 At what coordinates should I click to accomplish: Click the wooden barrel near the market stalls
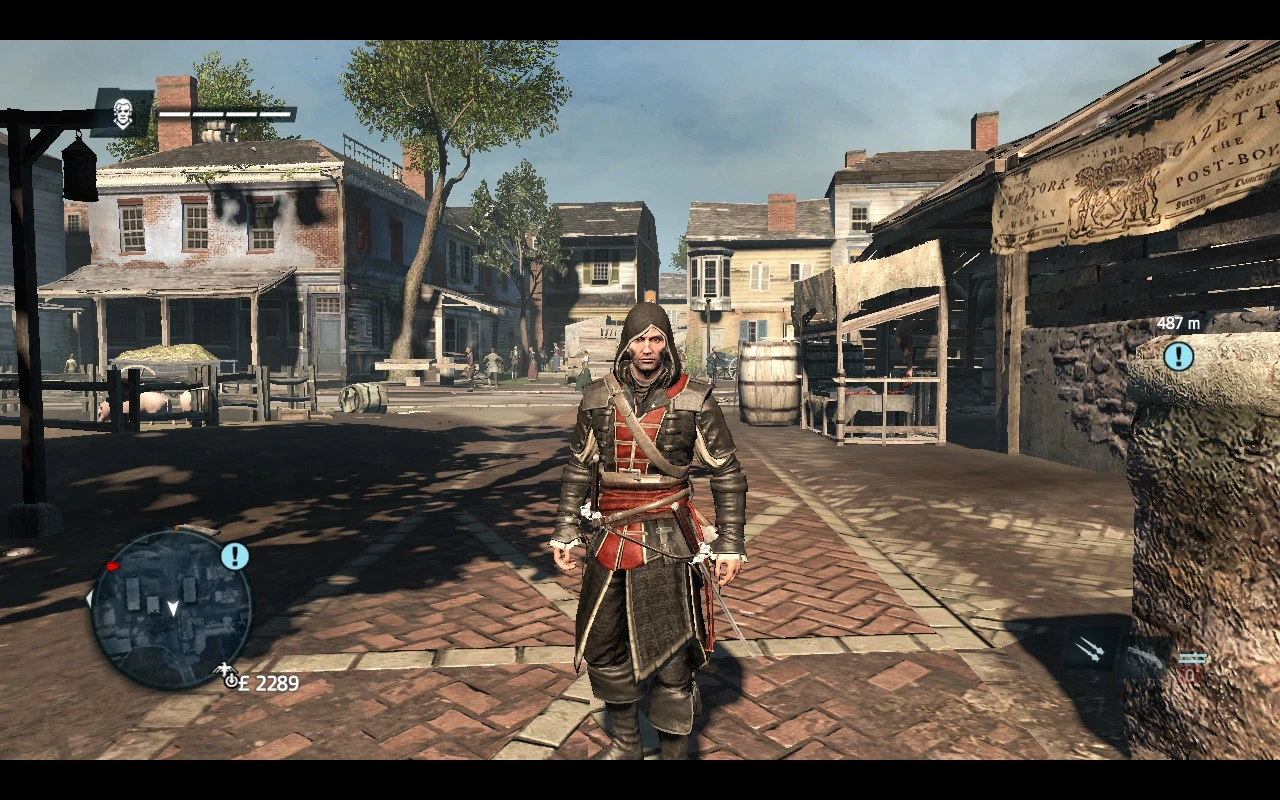pyautogui.click(x=770, y=385)
